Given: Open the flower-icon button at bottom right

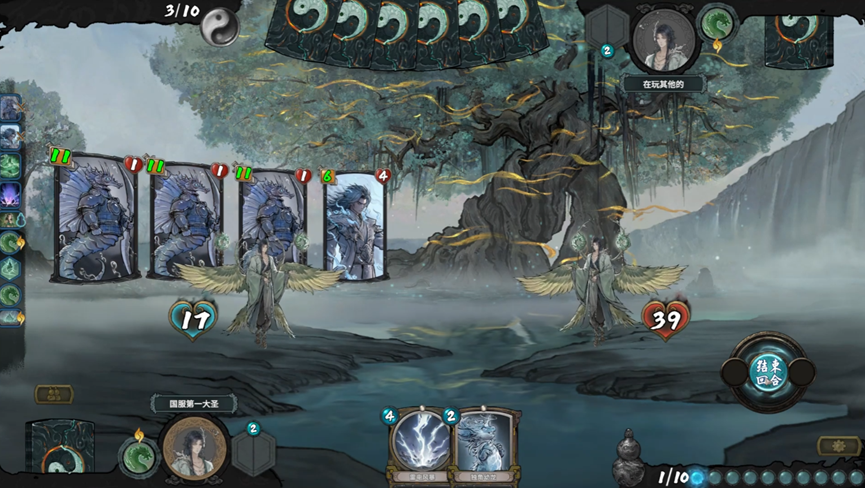Looking at the screenshot, I should tap(838, 446).
